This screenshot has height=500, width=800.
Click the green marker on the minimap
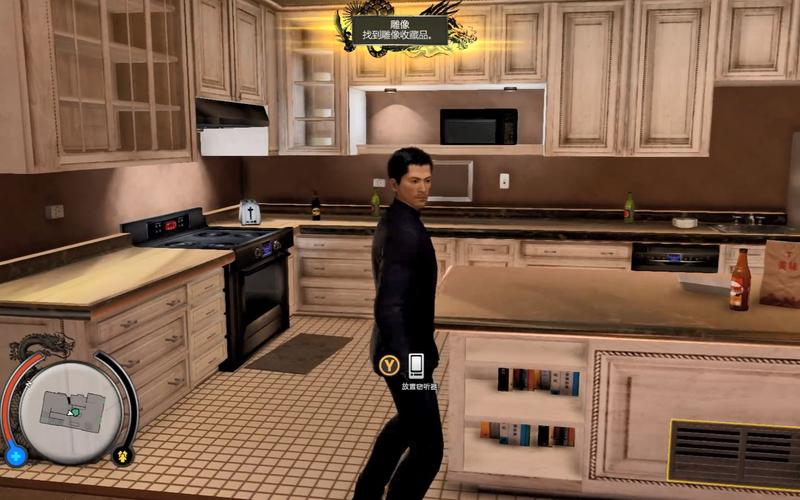tap(73, 411)
